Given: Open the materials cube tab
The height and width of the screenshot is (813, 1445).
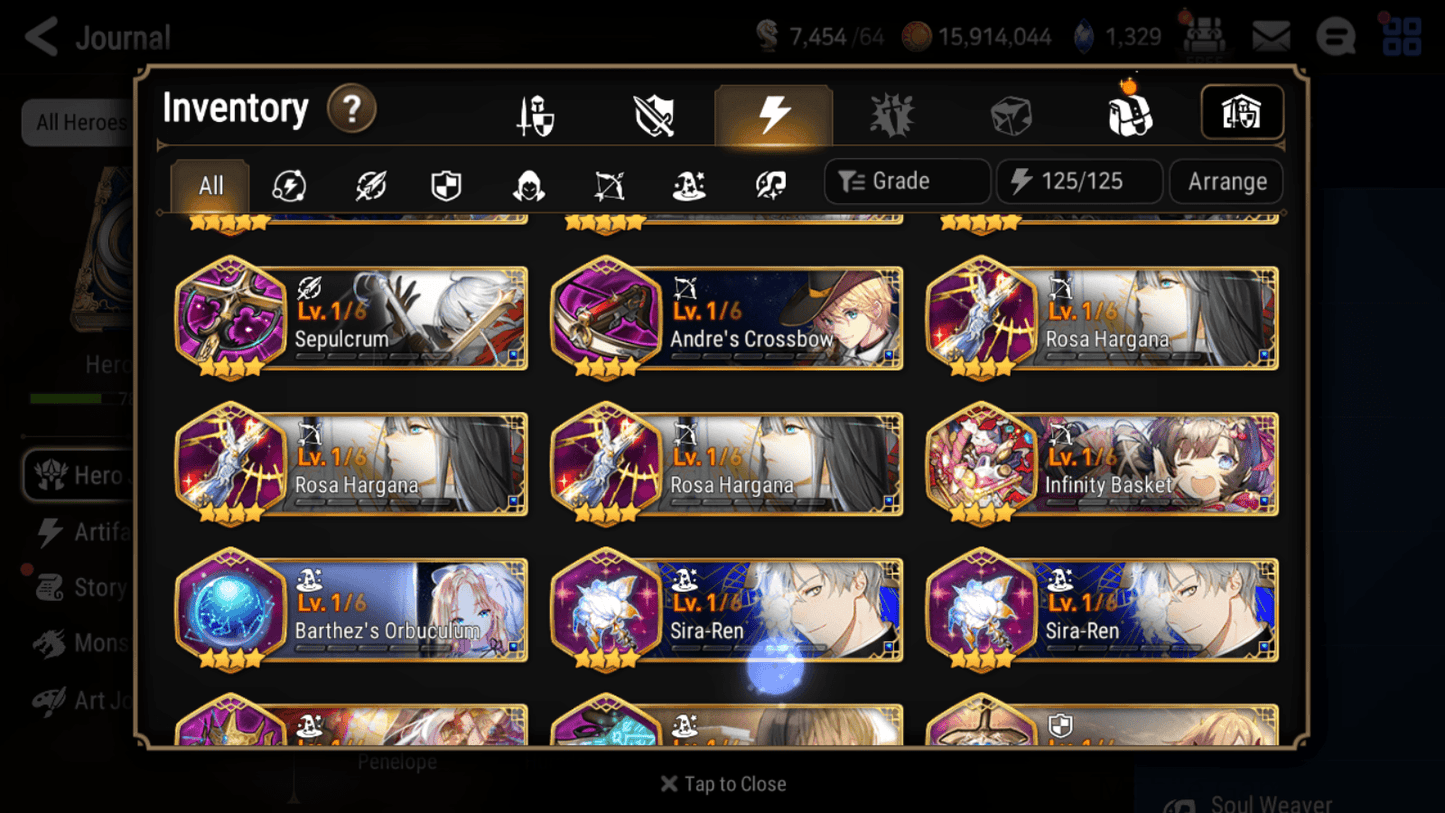Looking at the screenshot, I should 1011,114.
